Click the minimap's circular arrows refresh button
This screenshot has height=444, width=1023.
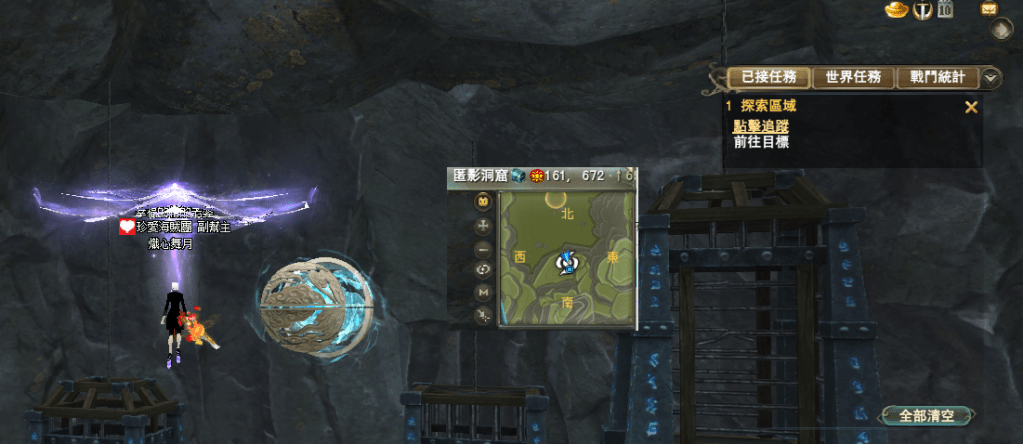coord(483,270)
